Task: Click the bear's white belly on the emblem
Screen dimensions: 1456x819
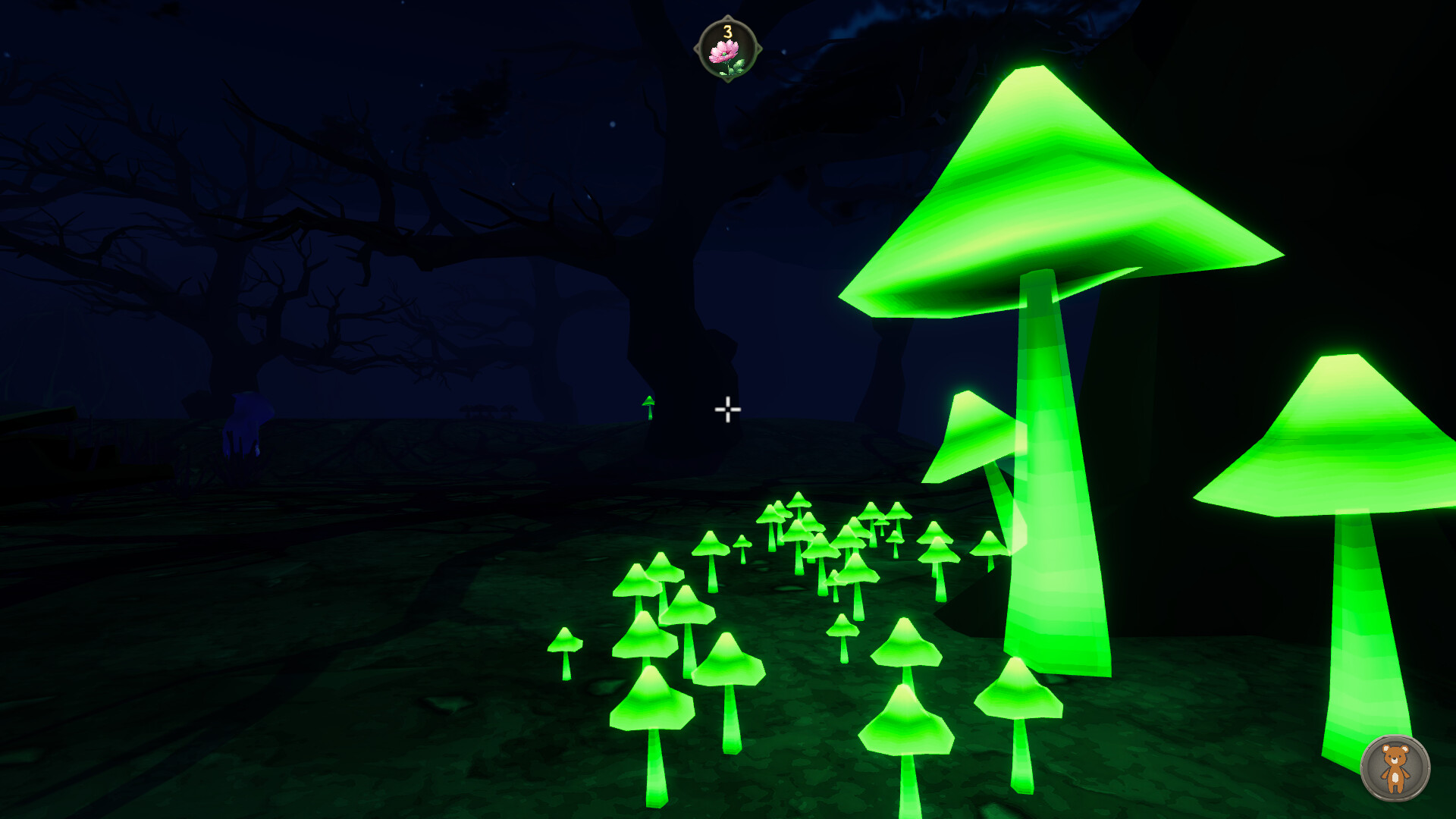Action: tap(1395, 777)
